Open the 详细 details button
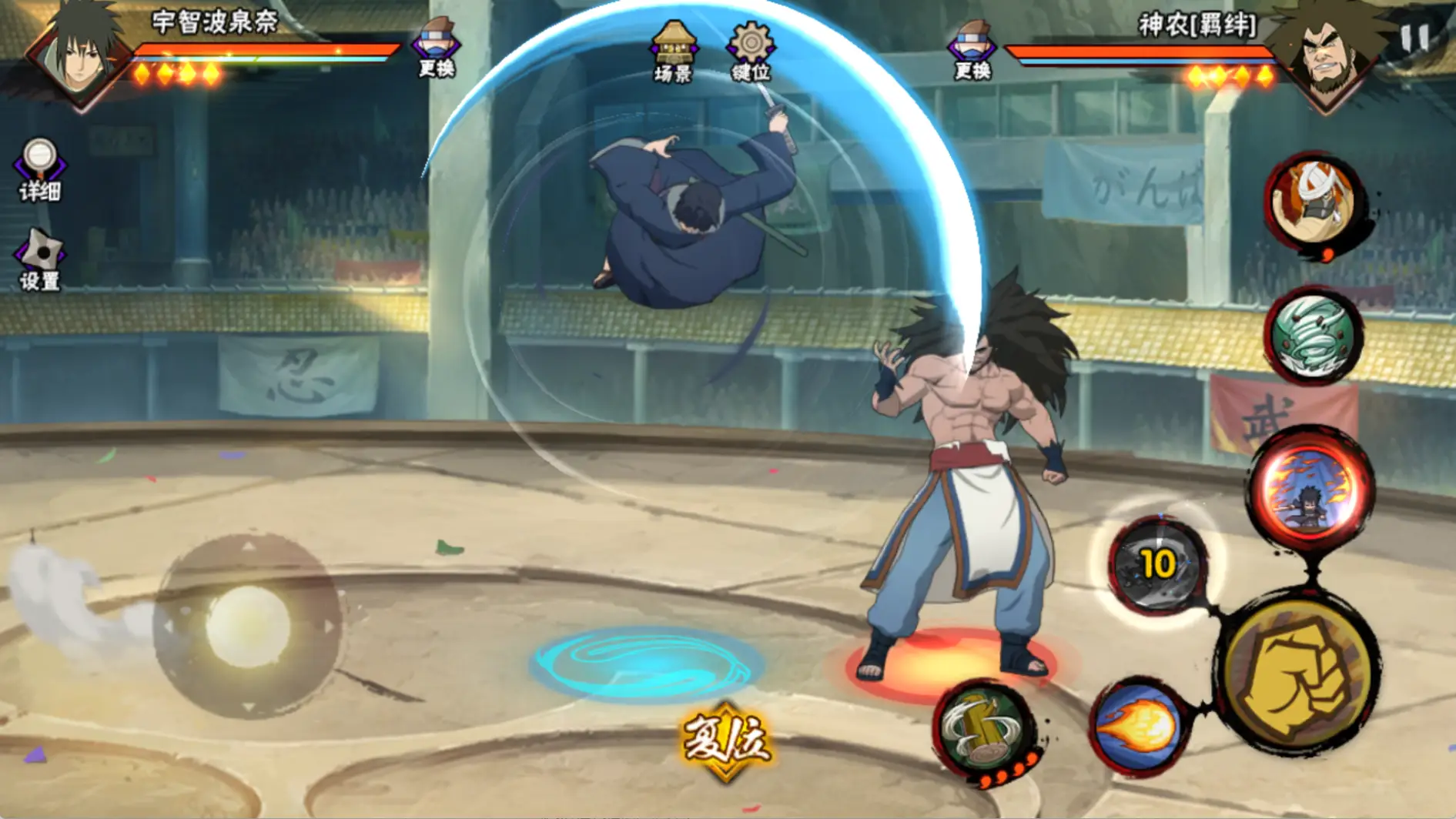This screenshot has width=1456, height=819. (39, 169)
